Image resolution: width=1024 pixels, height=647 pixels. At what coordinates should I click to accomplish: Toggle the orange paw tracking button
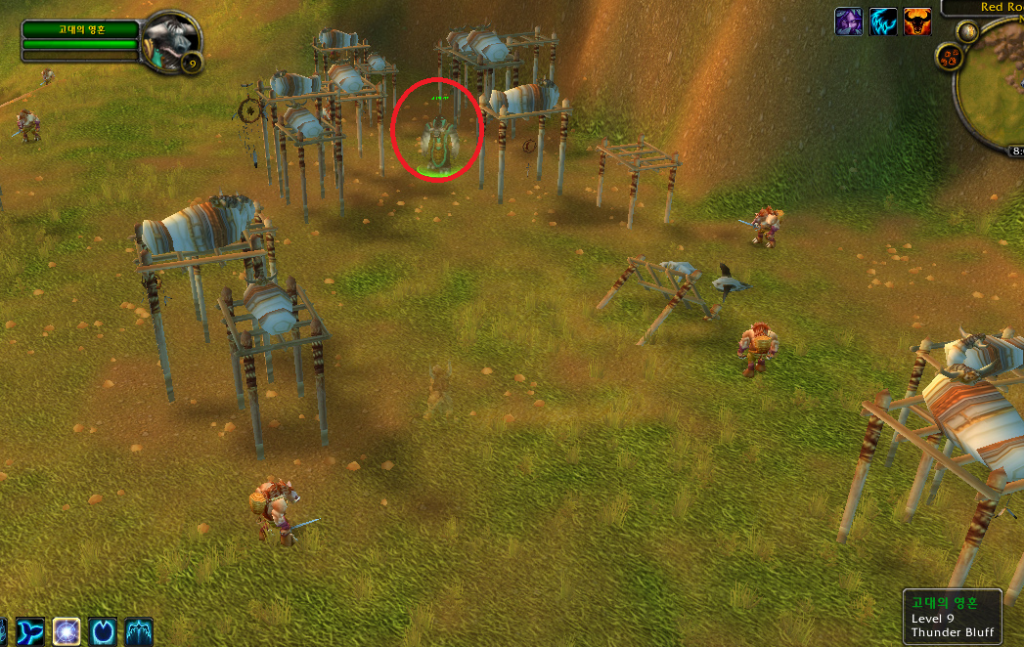948,55
